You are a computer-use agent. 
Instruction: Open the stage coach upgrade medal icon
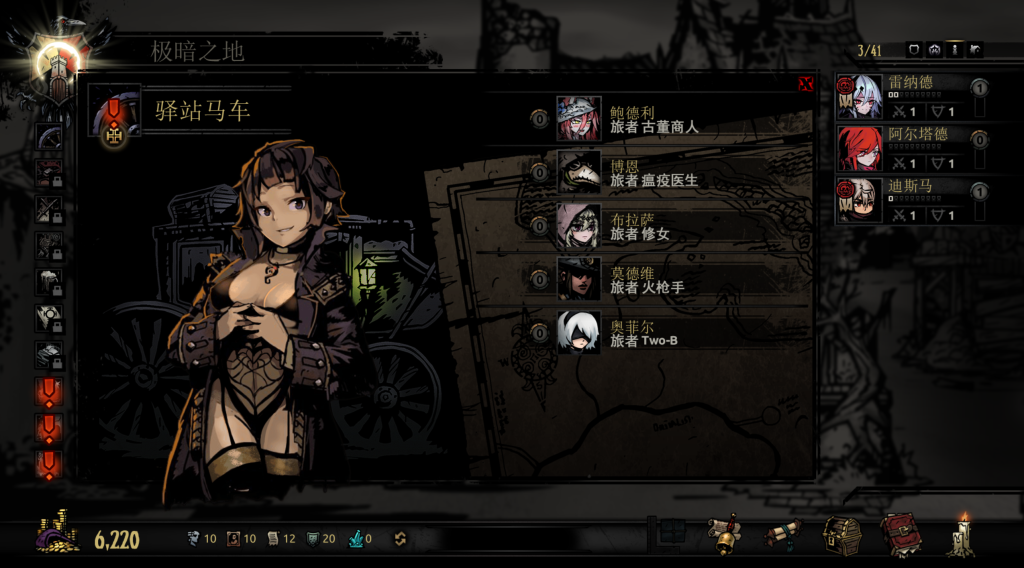(113, 116)
